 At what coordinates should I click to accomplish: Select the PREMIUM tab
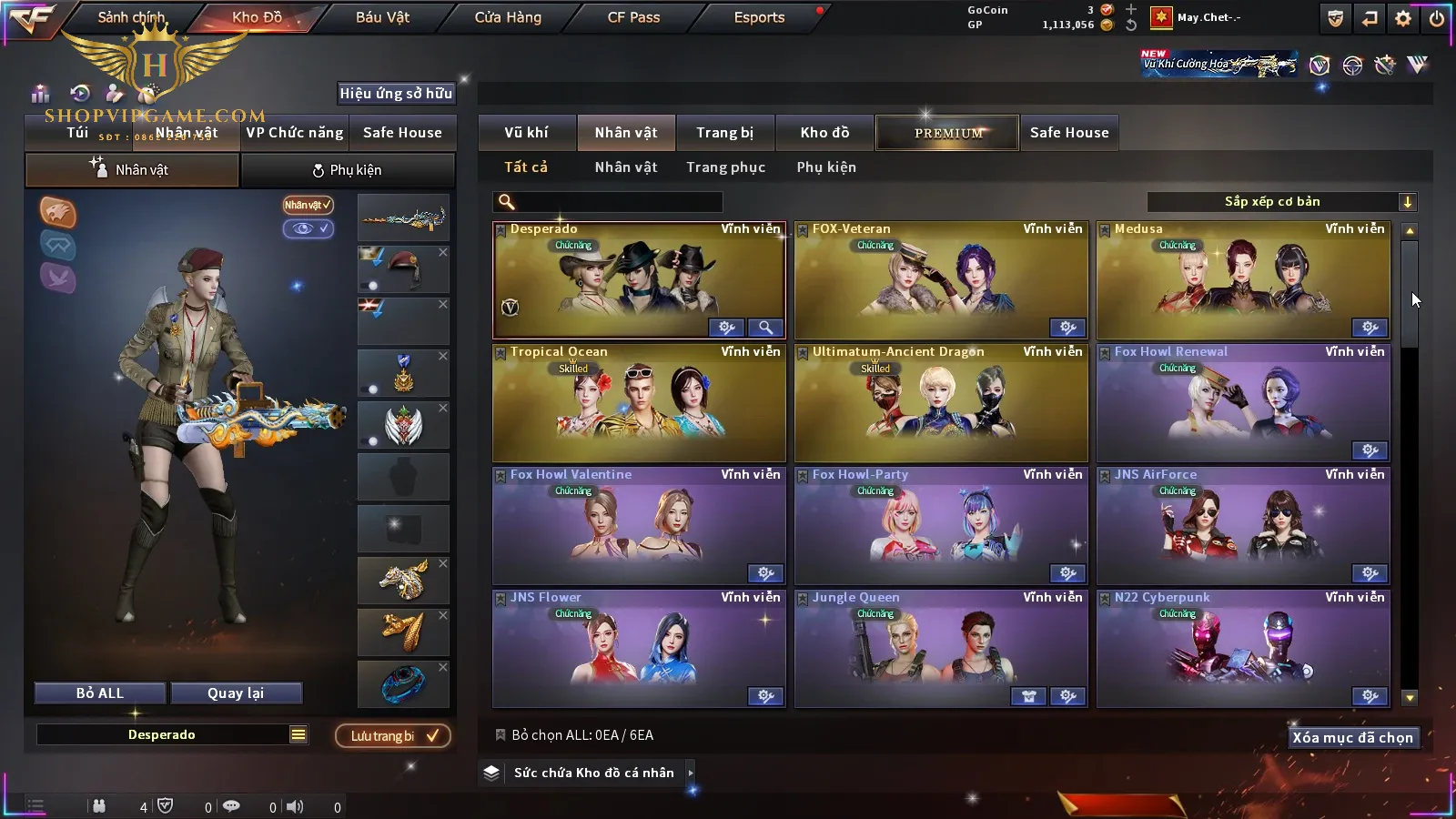[948, 133]
